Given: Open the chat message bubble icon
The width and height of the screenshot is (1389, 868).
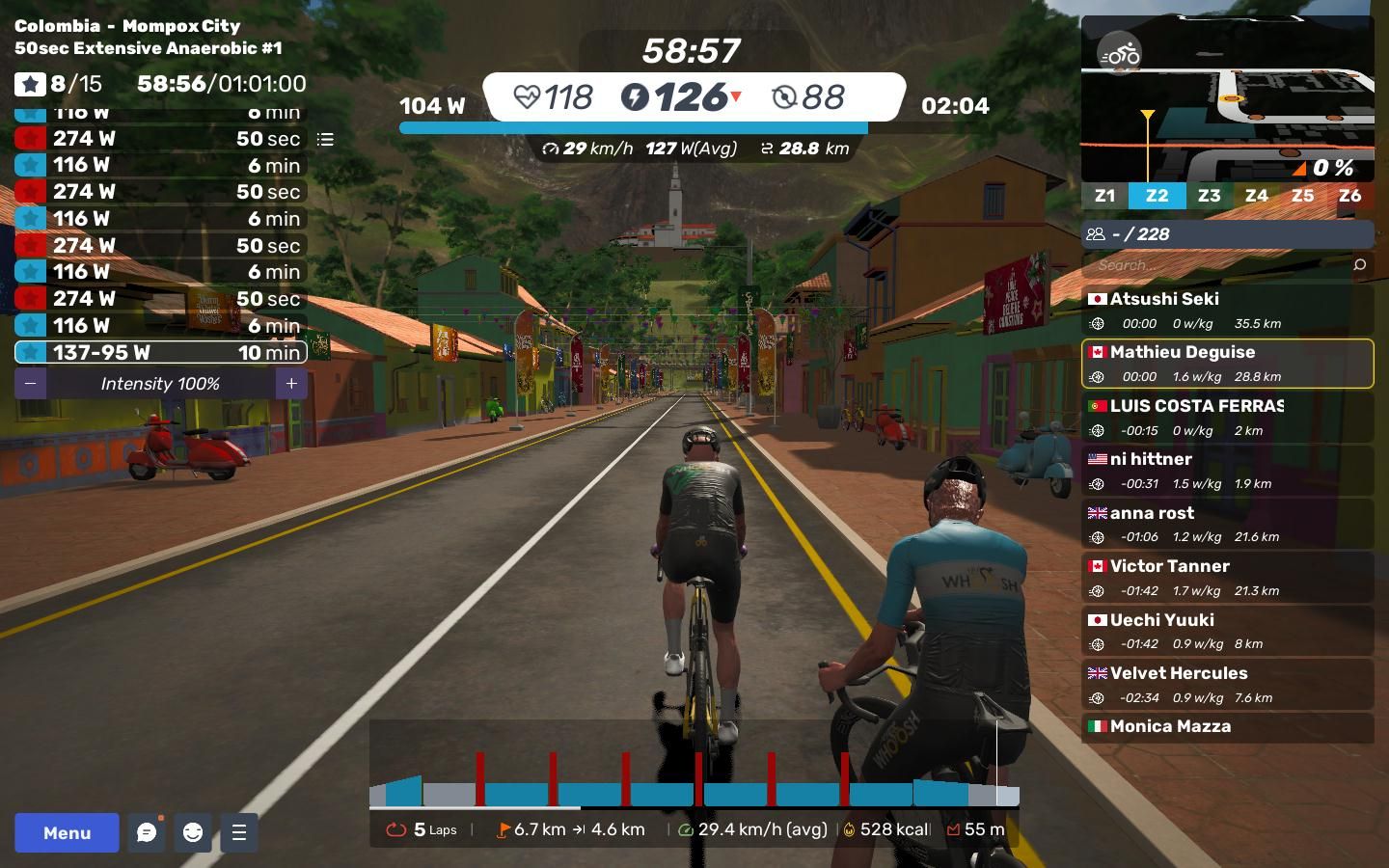Looking at the screenshot, I should tap(147, 832).
